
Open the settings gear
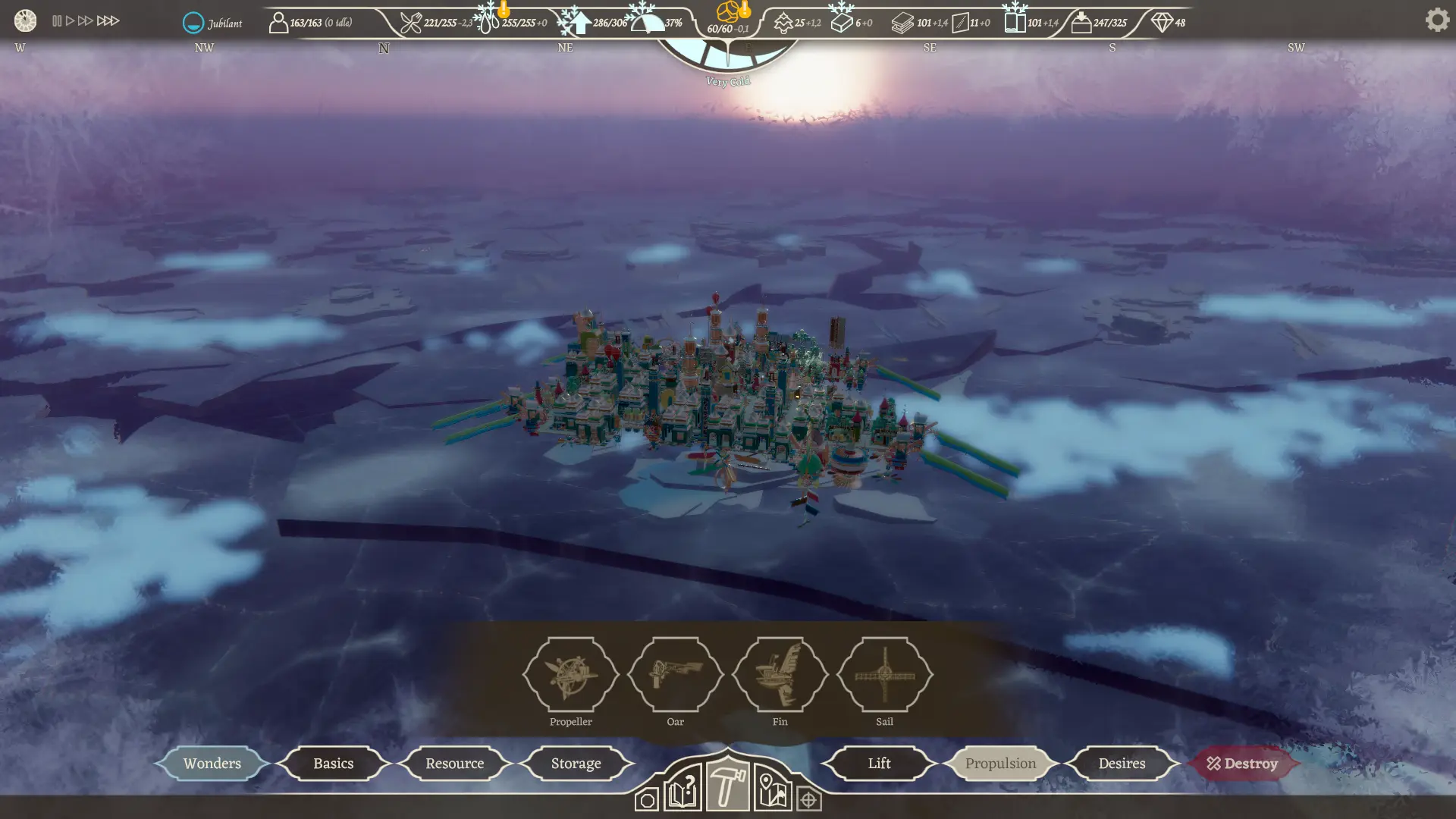[x=1437, y=19]
